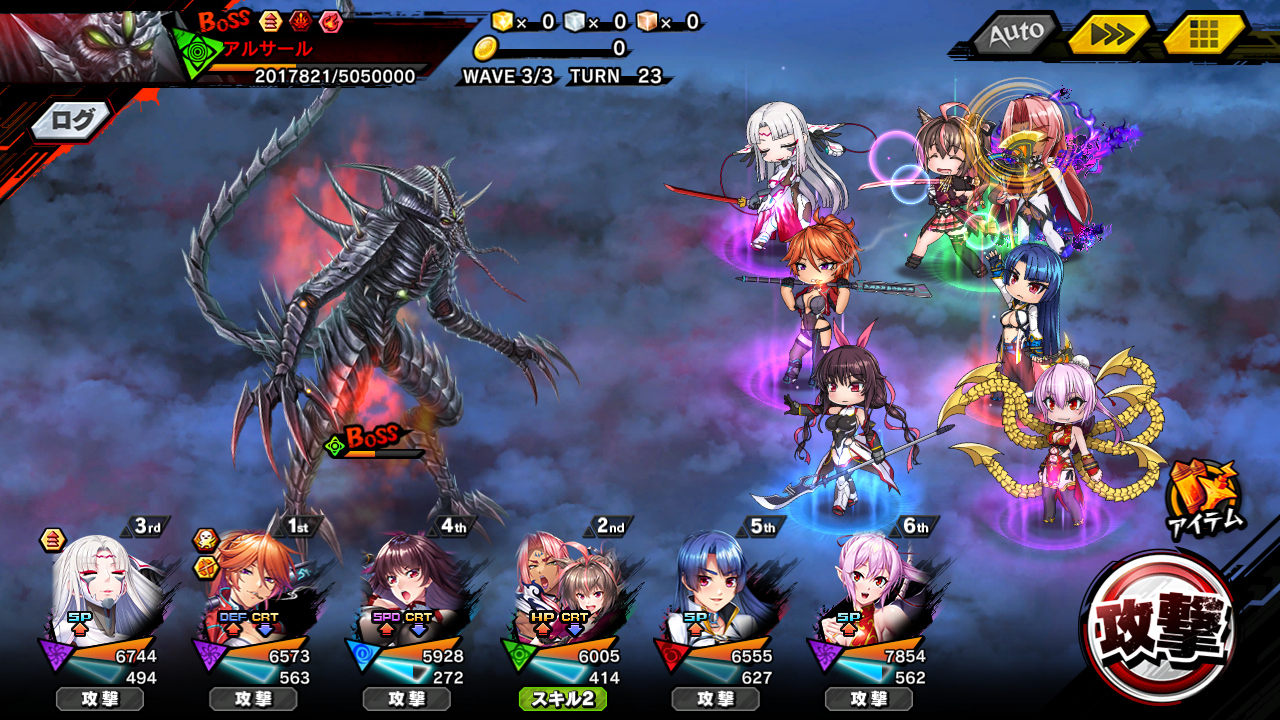Viewport: 1280px width, 720px height.
Task: Click the 攻撃 label under pink-haired character
Action: point(869,699)
